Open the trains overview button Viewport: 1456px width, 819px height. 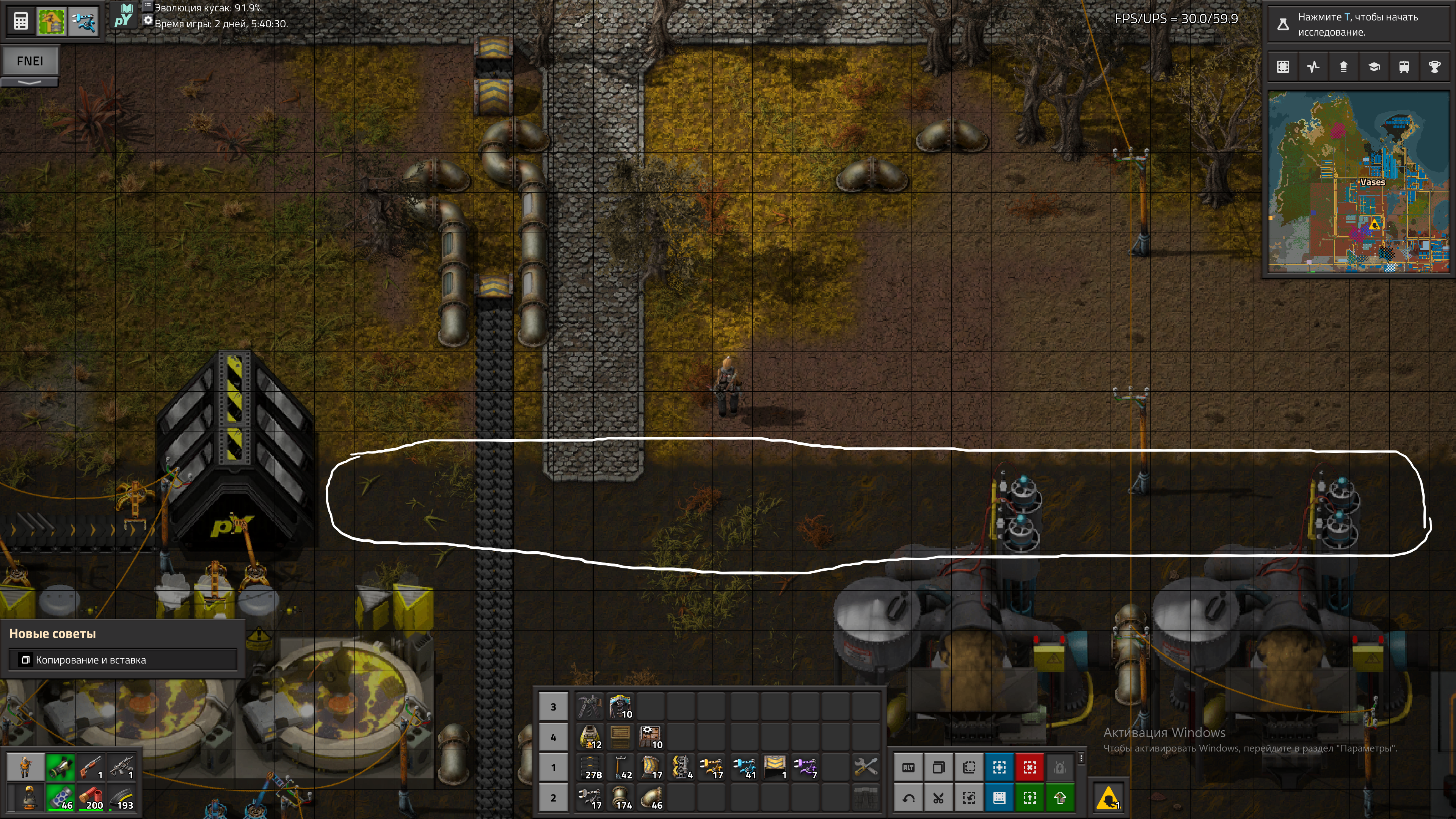pyautogui.click(x=1404, y=67)
